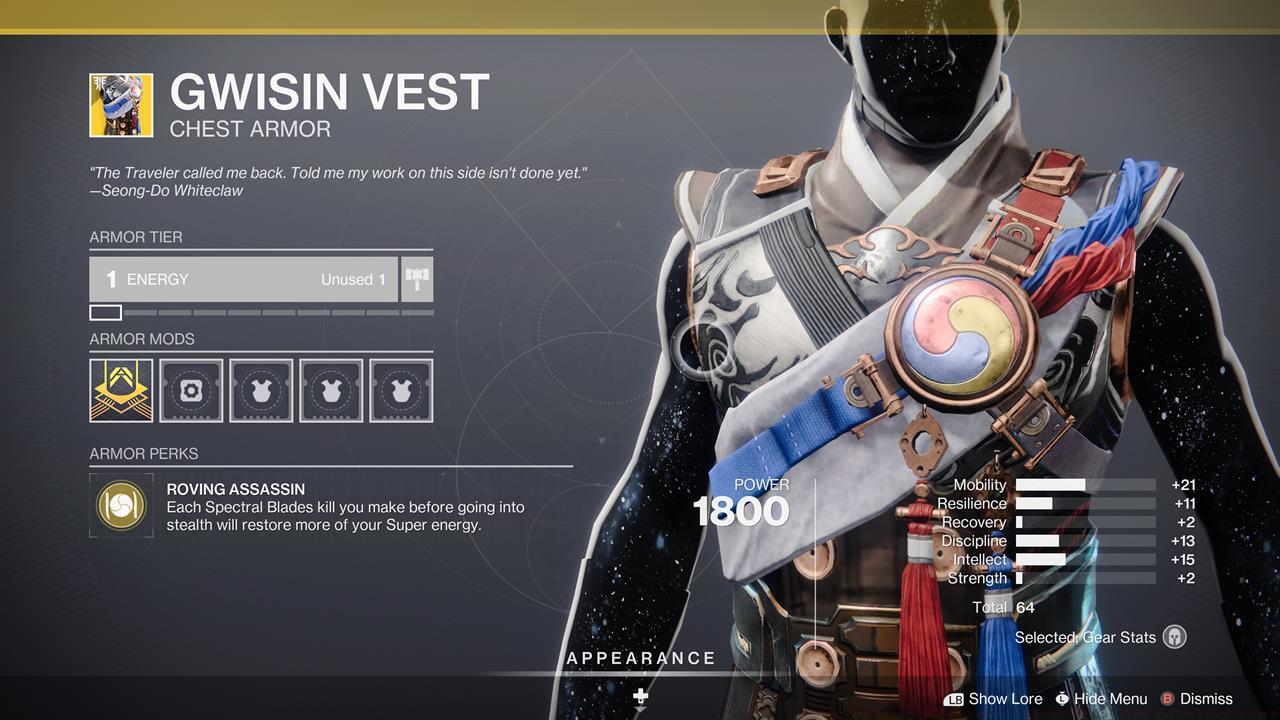Click the Roving Assassin perk icon
This screenshot has width=1280, height=720.
[x=121, y=506]
